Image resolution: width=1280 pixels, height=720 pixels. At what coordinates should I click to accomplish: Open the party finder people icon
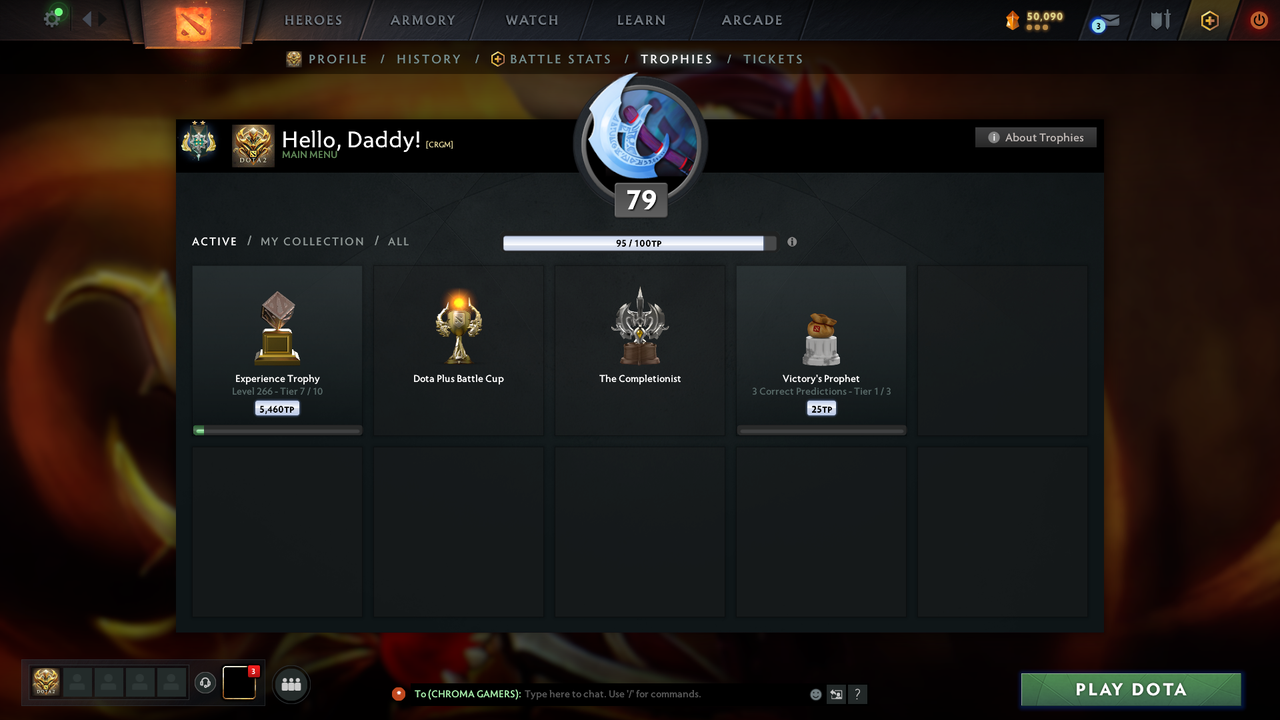(290, 684)
